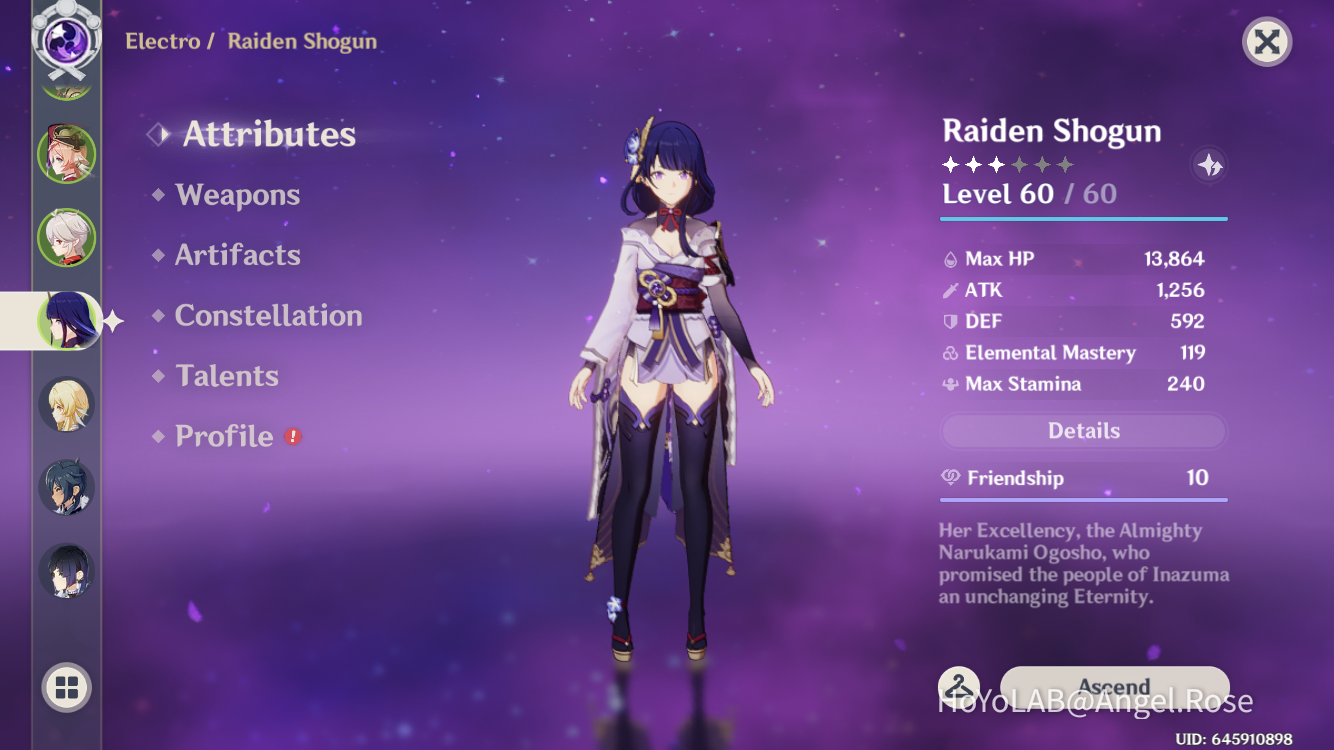View the Profile with notification badge
Image resolution: width=1334 pixels, height=750 pixels.
[x=222, y=436]
